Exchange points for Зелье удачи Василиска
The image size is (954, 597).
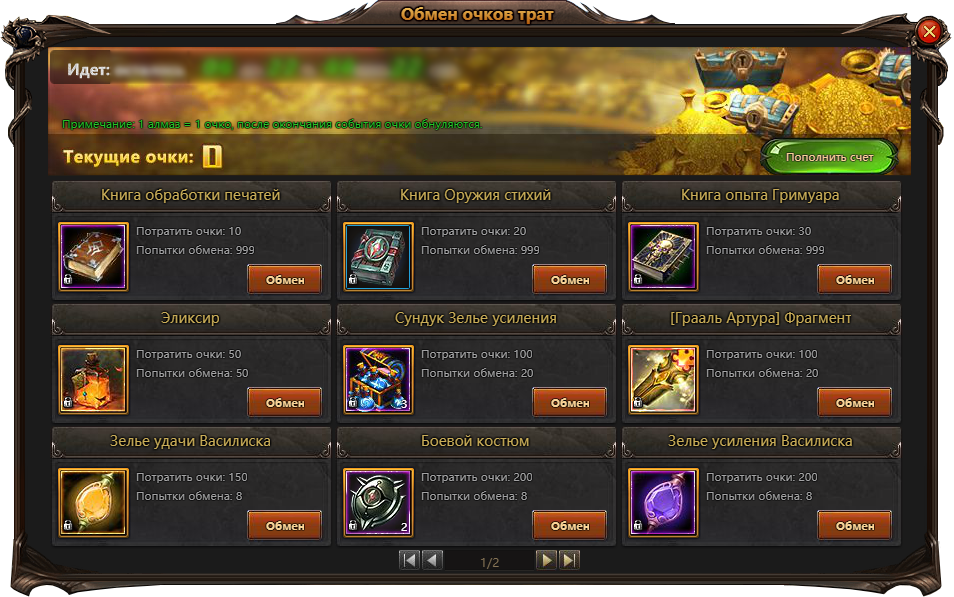pos(284,526)
